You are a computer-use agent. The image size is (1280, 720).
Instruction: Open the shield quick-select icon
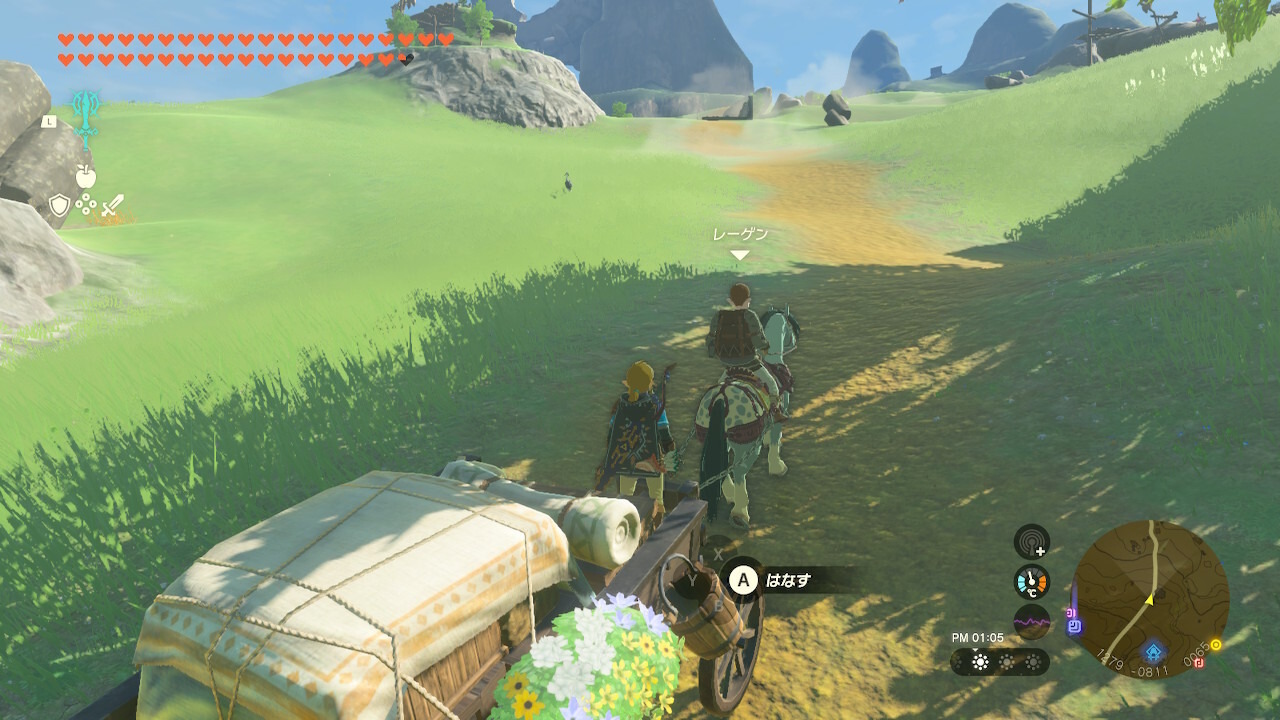[59, 206]
